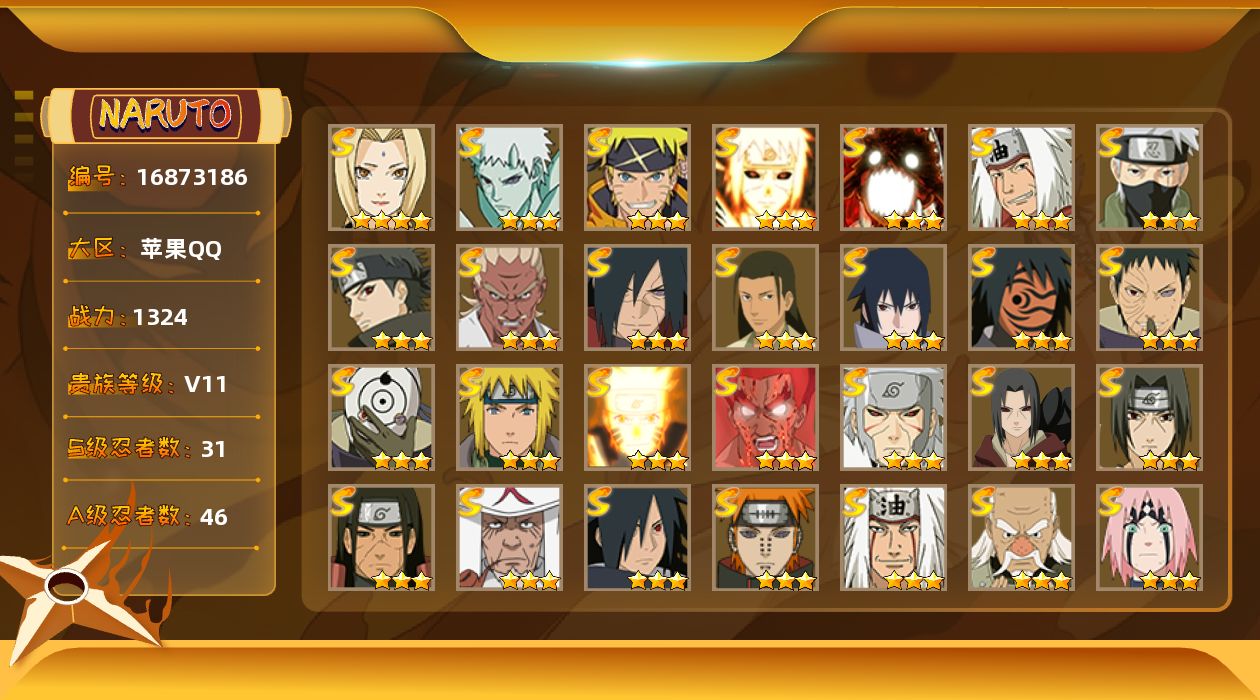Select the blonde Tsunade ninja portrait
Screen dimensions: 1260x700
tap(381, 177)
